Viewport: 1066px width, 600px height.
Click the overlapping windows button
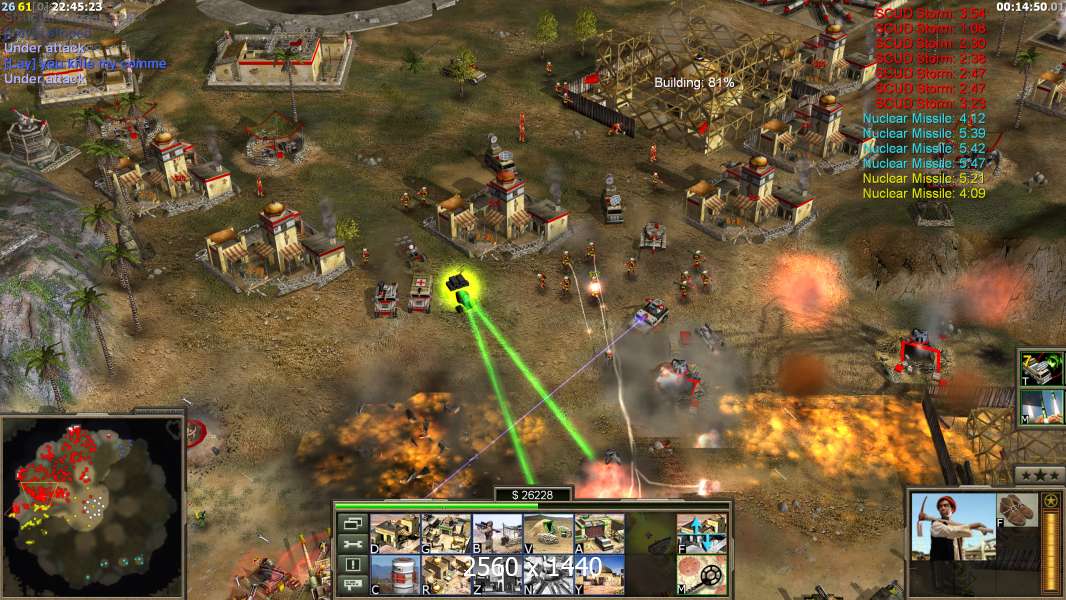click(x=351, y=523)
